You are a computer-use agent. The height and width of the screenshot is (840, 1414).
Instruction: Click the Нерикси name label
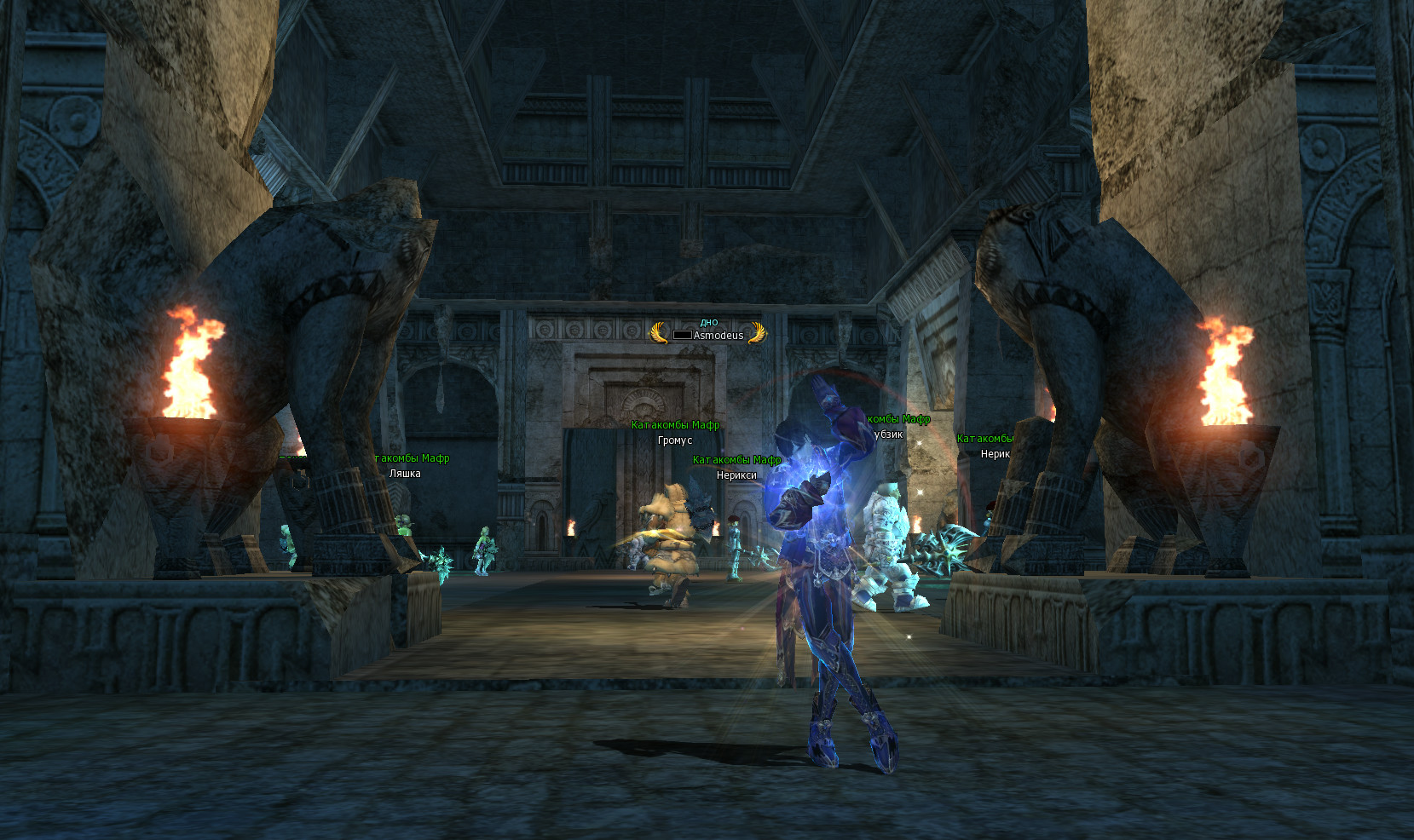click(x=736, y=475)
